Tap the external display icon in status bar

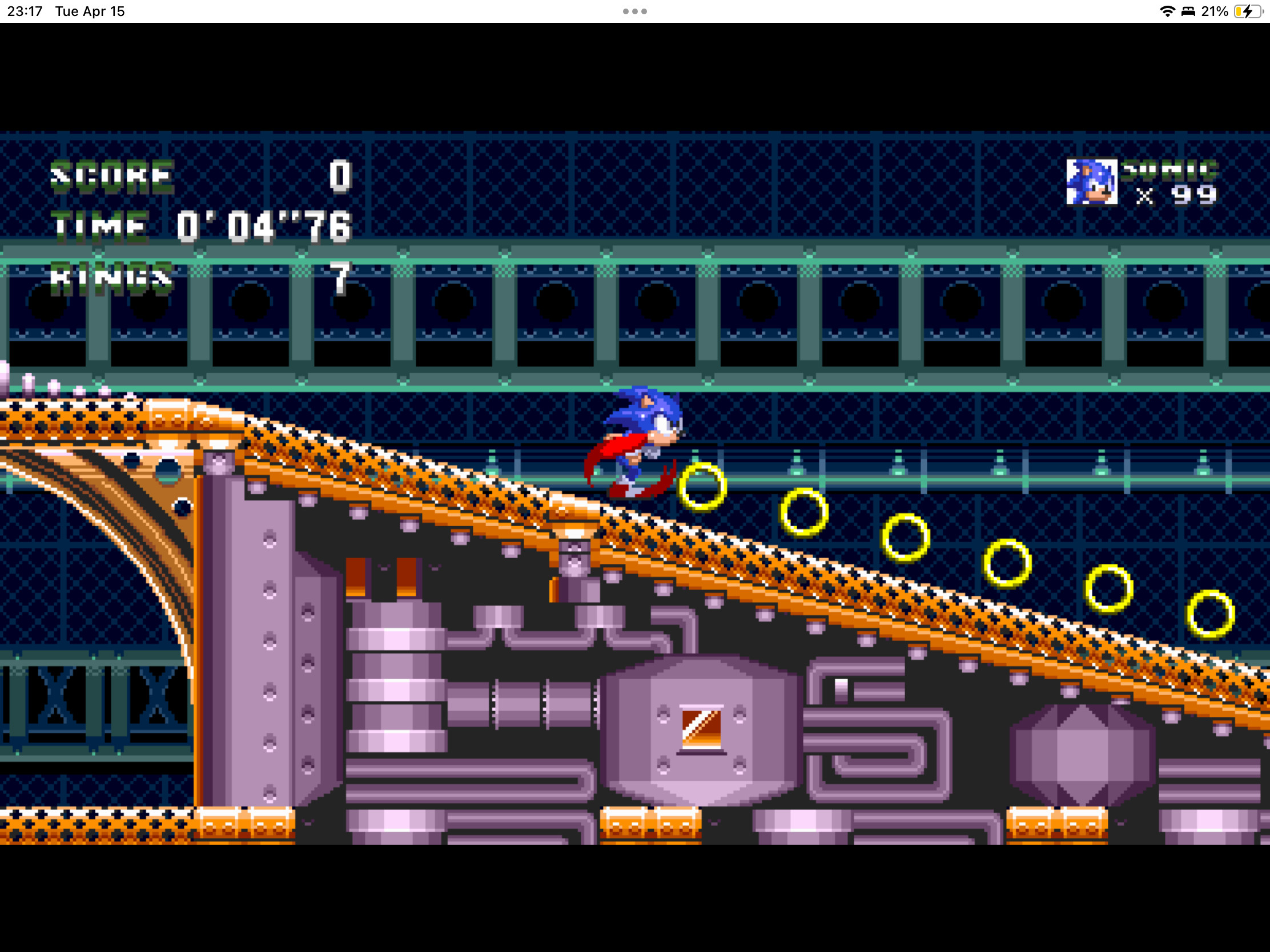click(x=1188, y=10)
